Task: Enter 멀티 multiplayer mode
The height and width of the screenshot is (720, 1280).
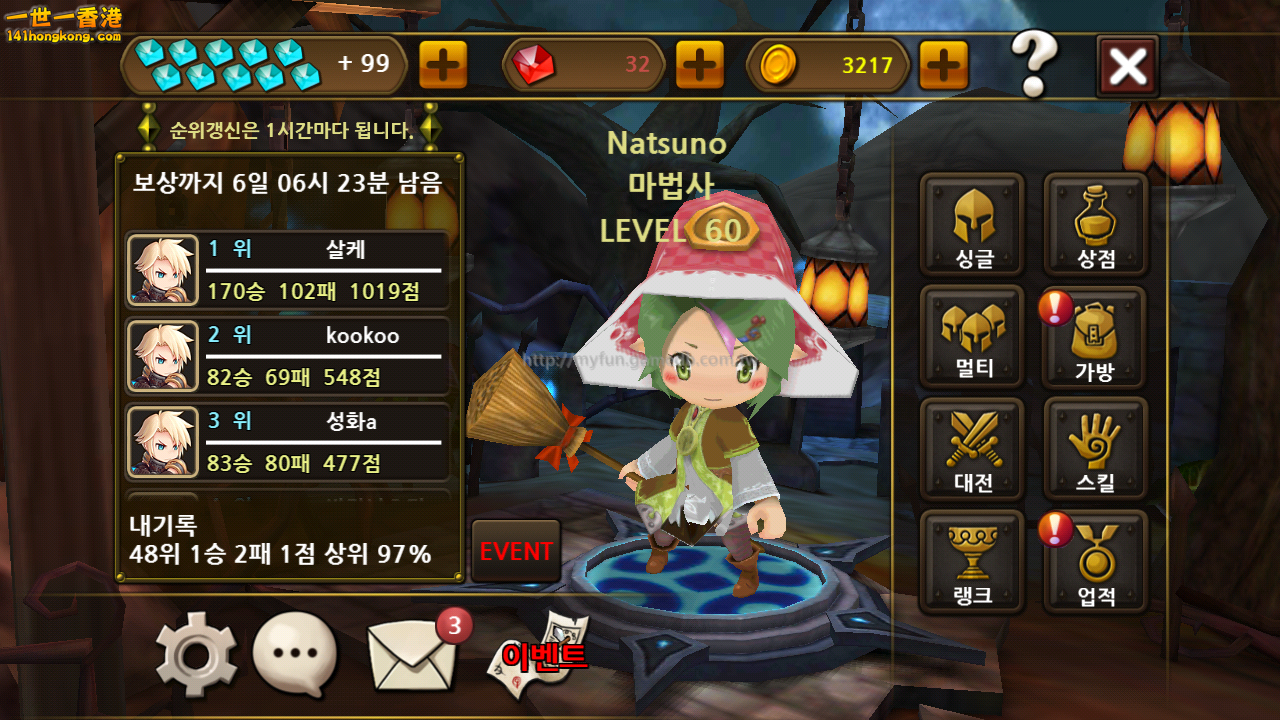Action: coord(972,336)
